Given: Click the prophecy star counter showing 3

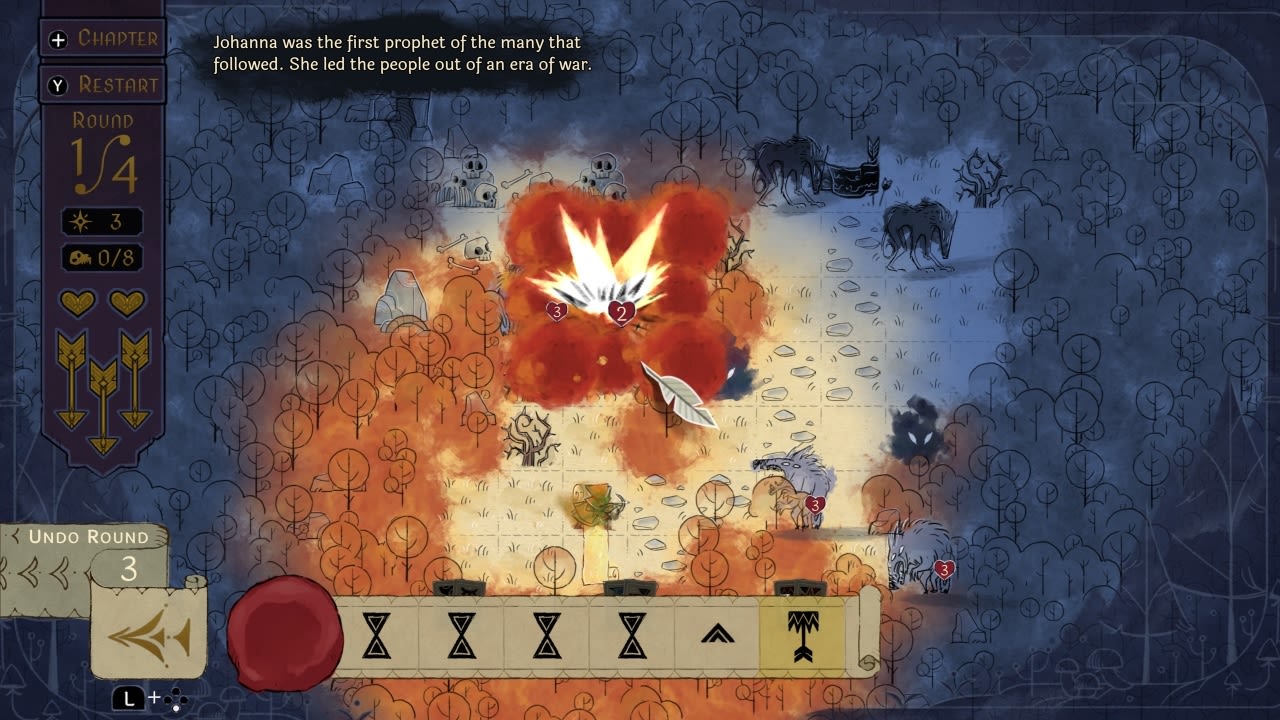Looking at the screenshot, I should coord(106,221).
